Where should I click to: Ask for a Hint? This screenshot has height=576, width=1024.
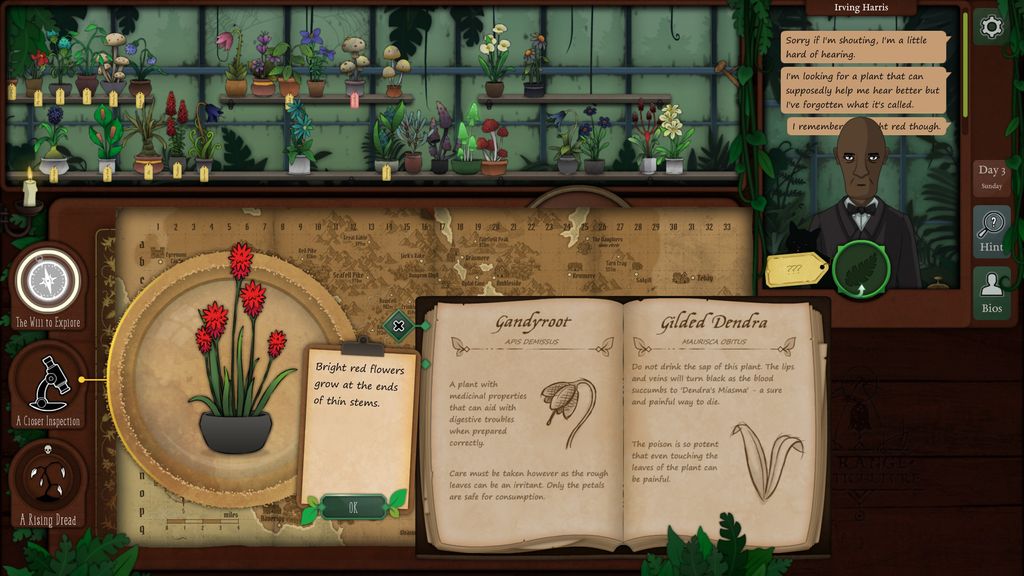pyautogui.click(x=991, y=231)
